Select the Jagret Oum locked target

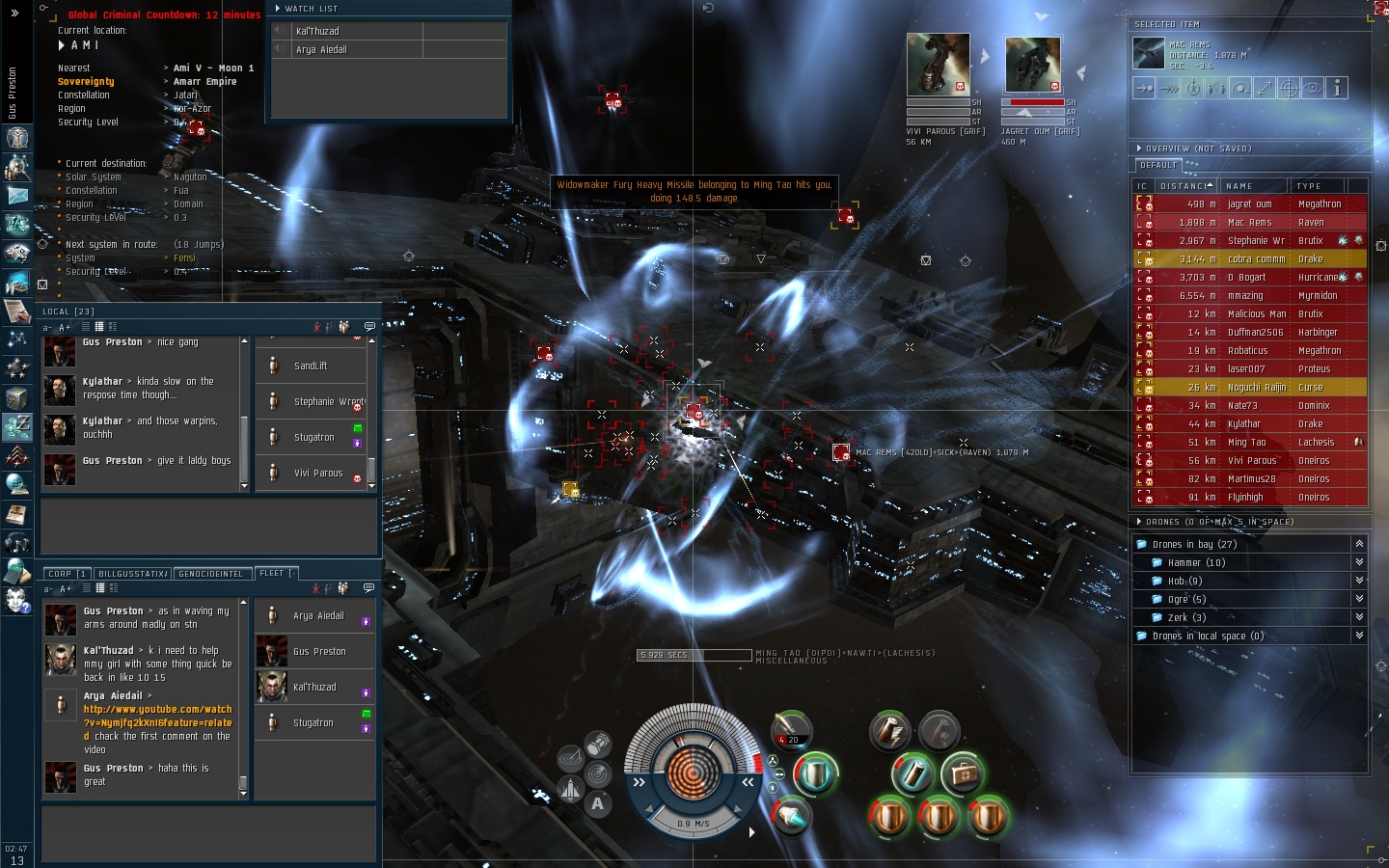click(x=1033, y=65)
